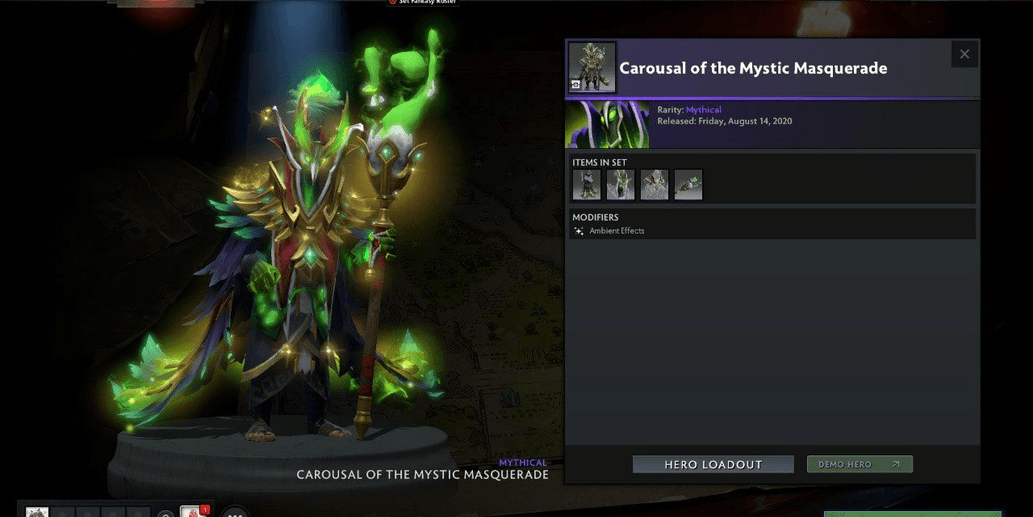Open the Mythical rarity link

[x=703, y=110]
